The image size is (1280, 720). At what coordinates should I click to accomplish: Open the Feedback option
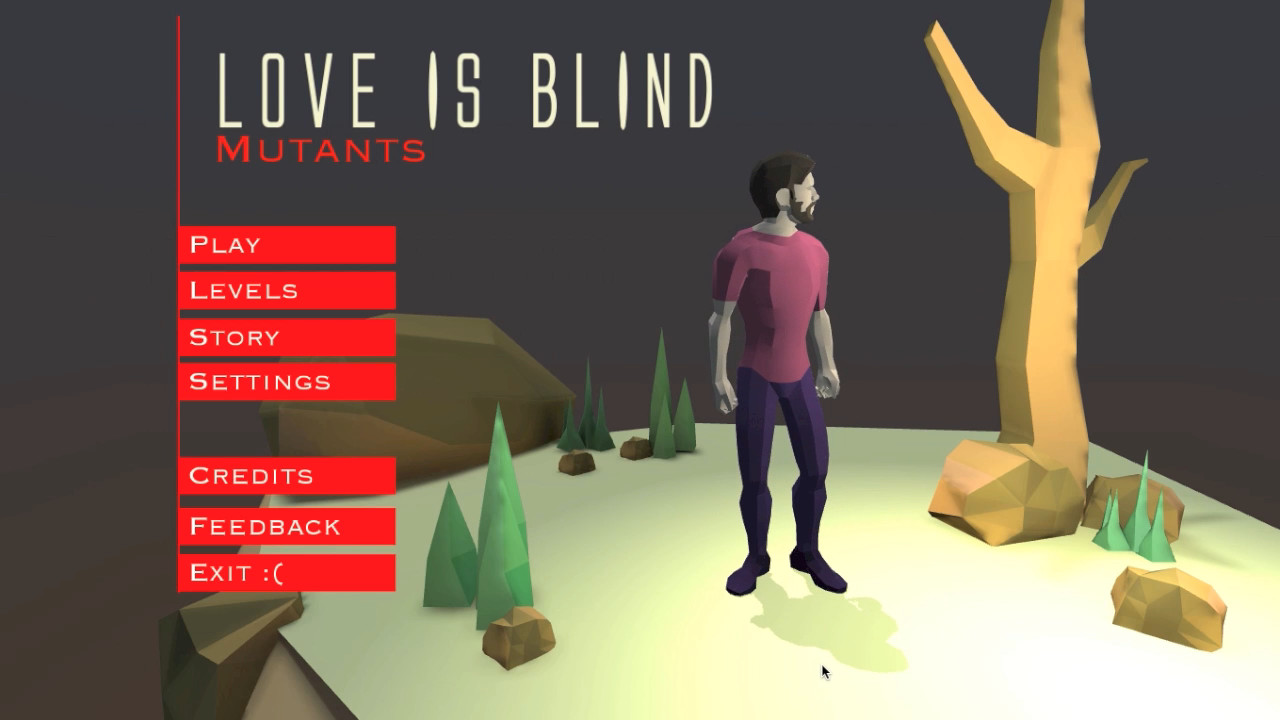287,525
